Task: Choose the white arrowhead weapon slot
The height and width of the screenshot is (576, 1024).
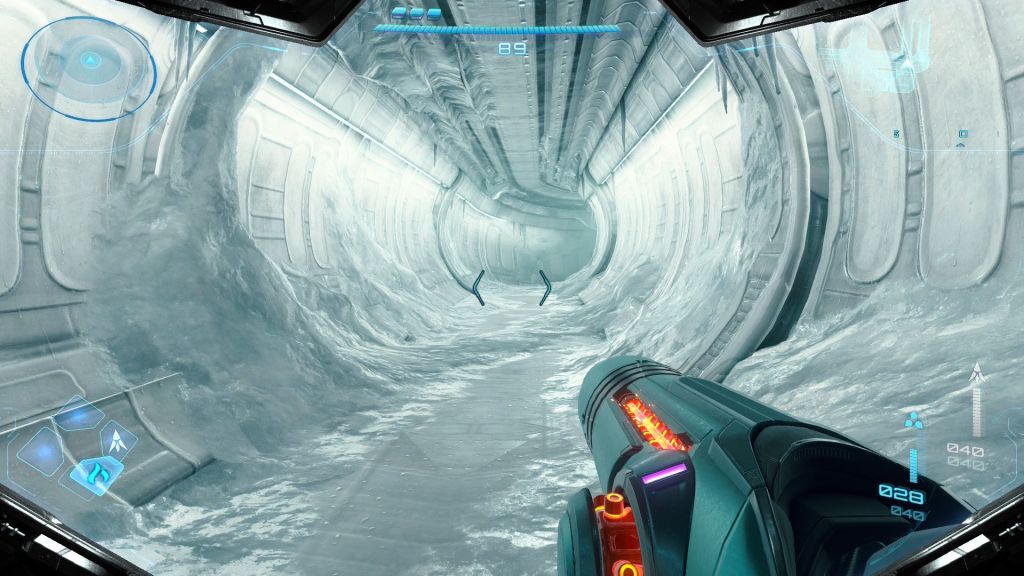Action: 122,438
